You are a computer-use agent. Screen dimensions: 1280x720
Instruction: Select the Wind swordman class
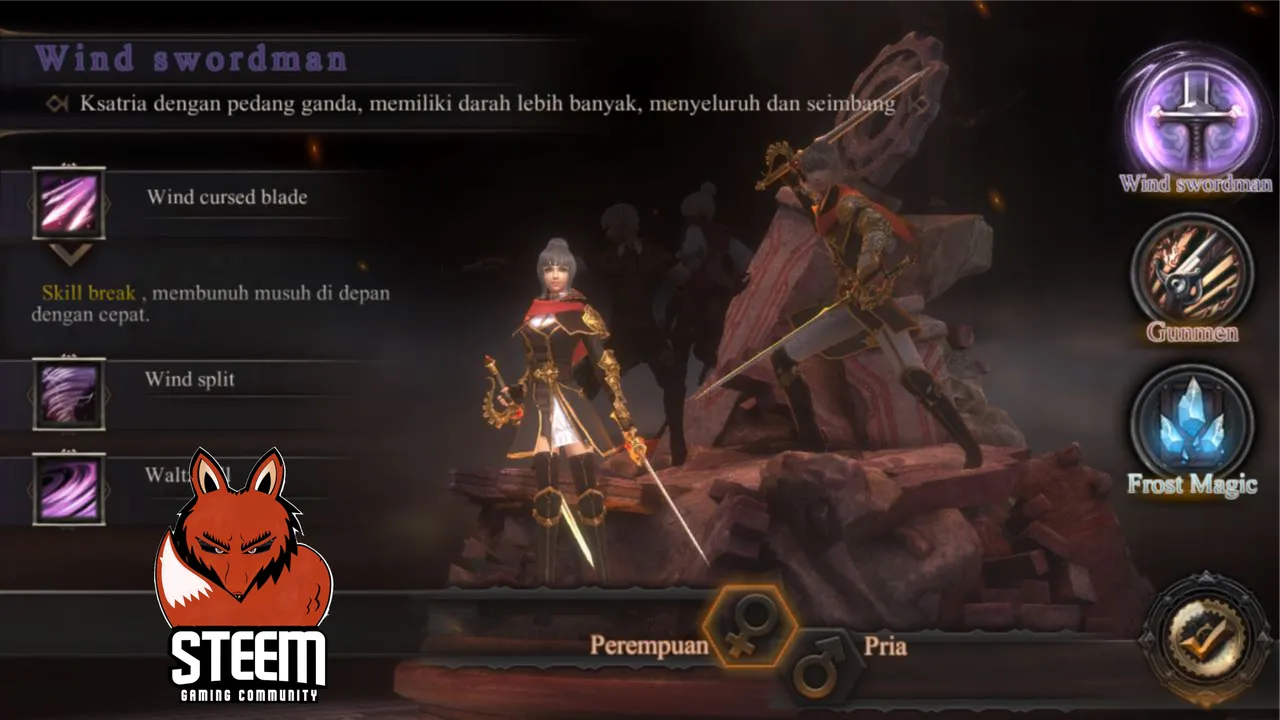pyautogui.click(x=1193, y=114)
